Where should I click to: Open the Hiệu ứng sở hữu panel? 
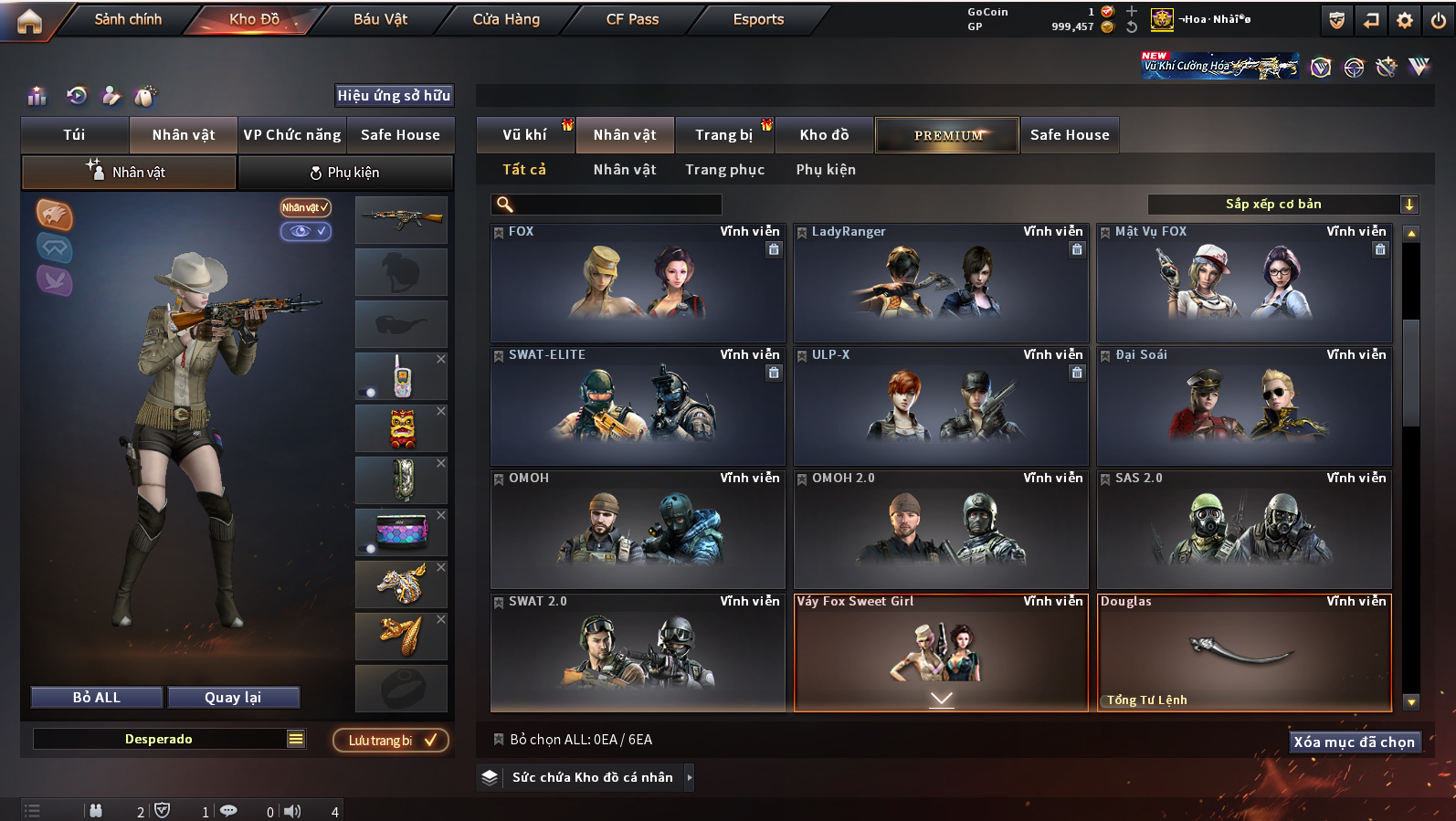click(x=394, y=96)
